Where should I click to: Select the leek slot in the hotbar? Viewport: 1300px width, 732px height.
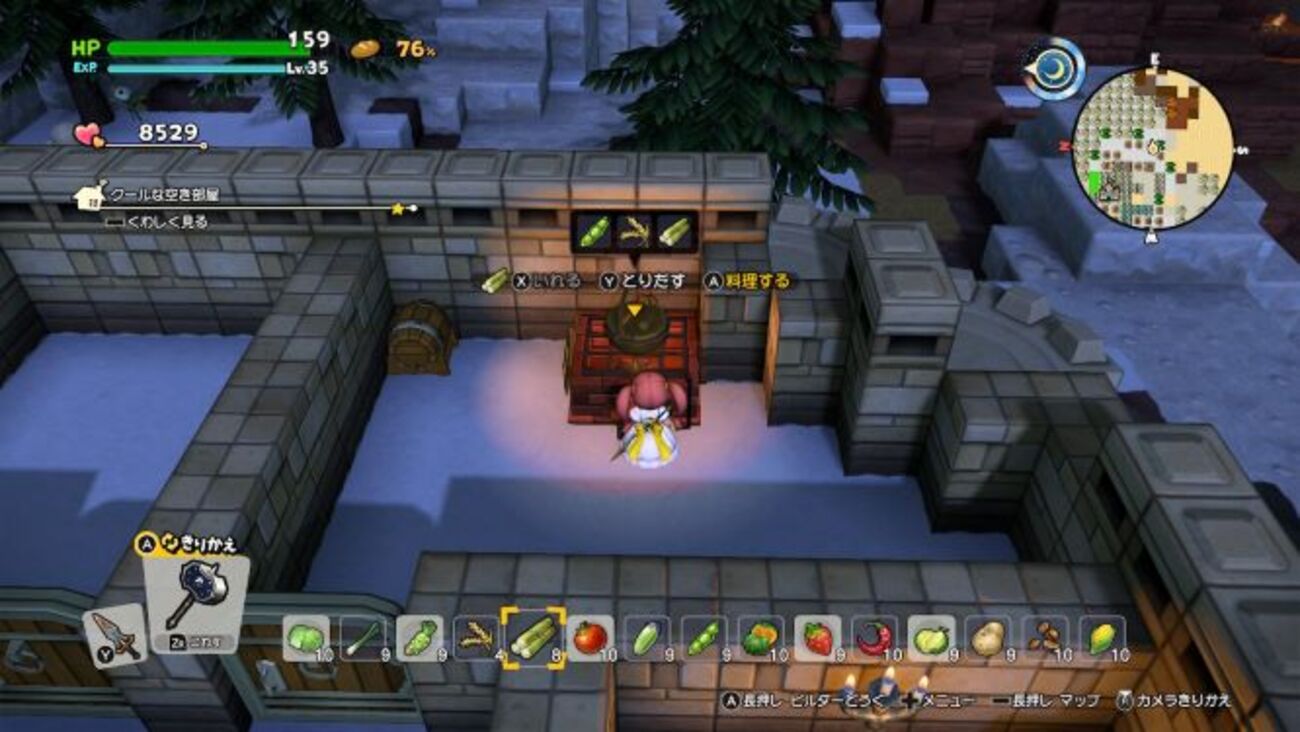(362, 637)
